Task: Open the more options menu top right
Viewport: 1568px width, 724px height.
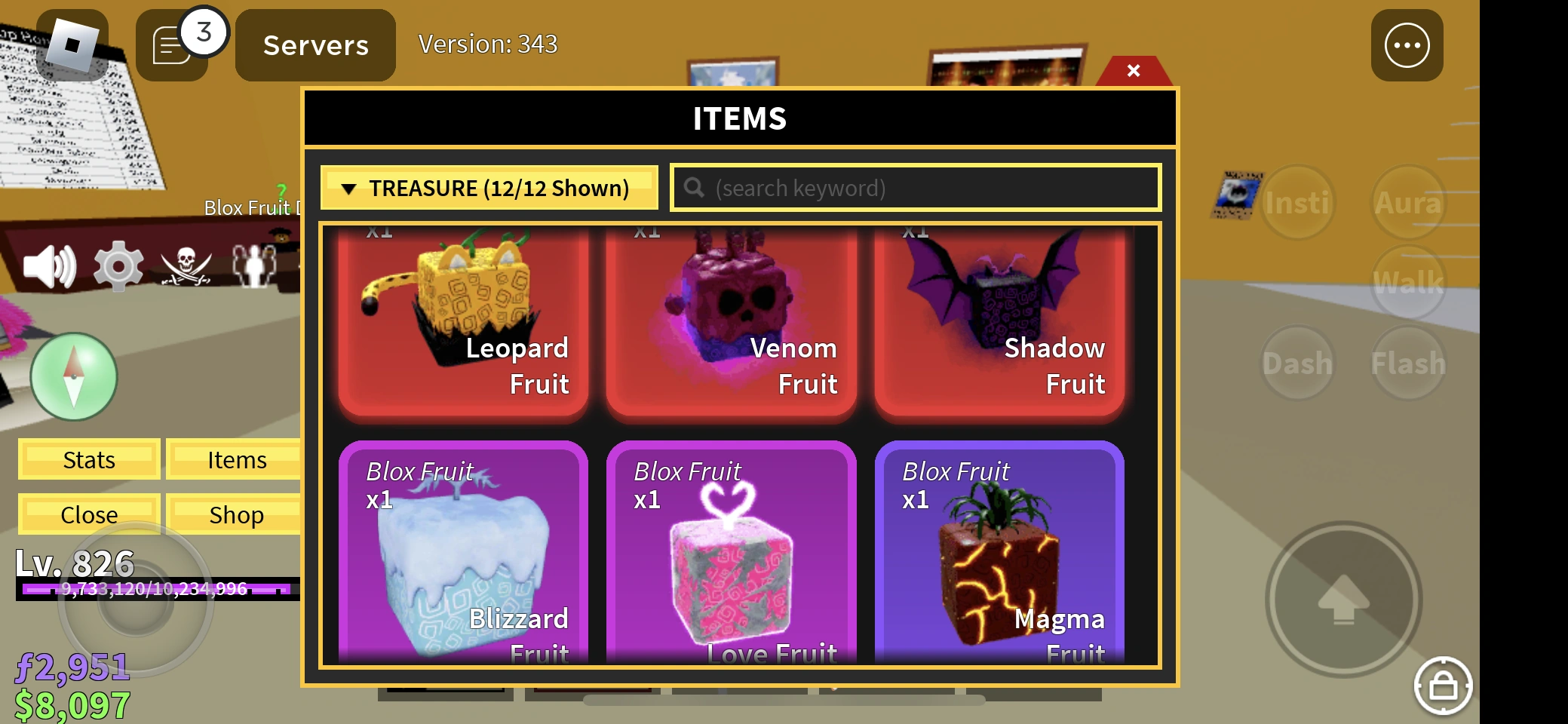Action: [x=1406, y=45]
